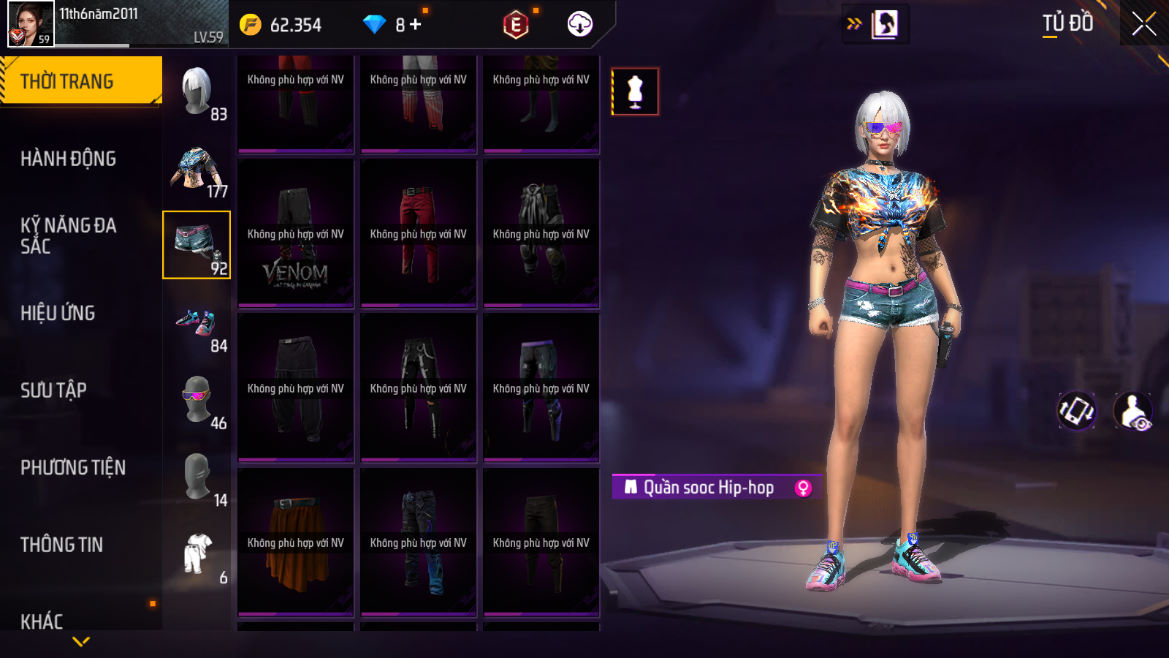Open the SƯU TẬP menu
1169x658 pixels.
pos(54,390)
